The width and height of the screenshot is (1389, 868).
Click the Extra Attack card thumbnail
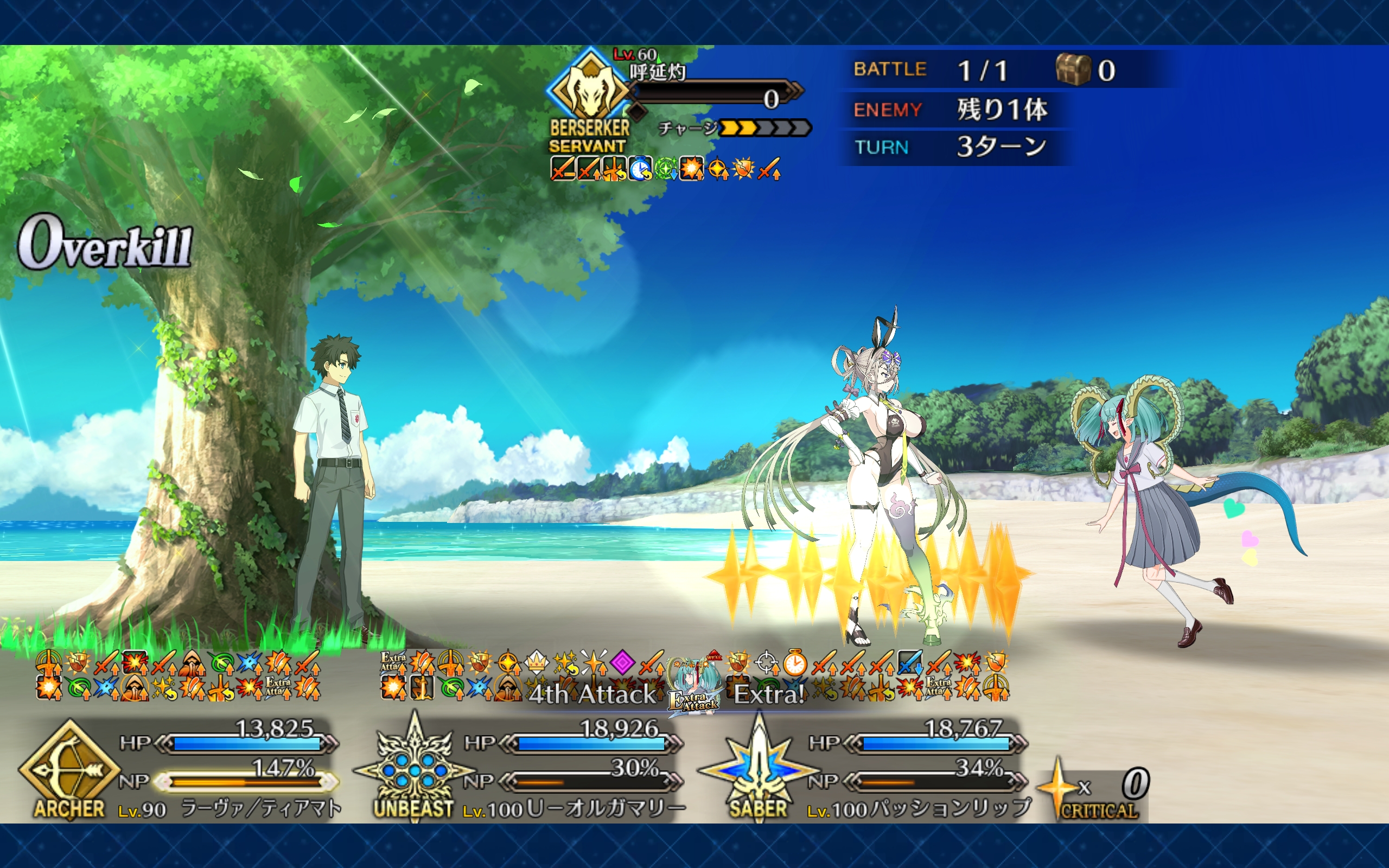(695, 687)
